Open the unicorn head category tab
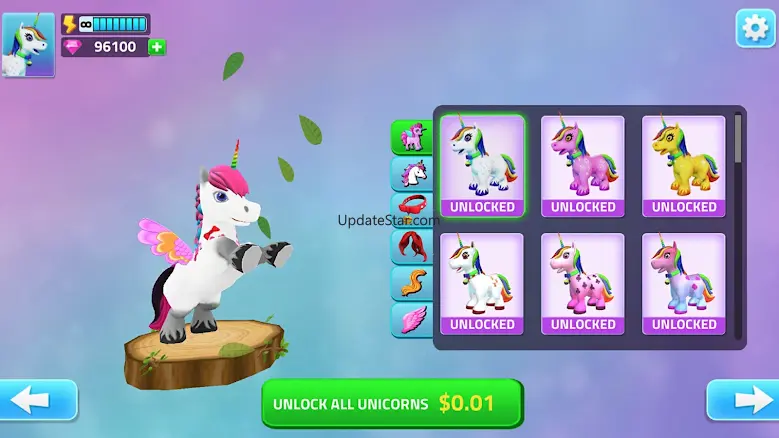 pos(411,173)
